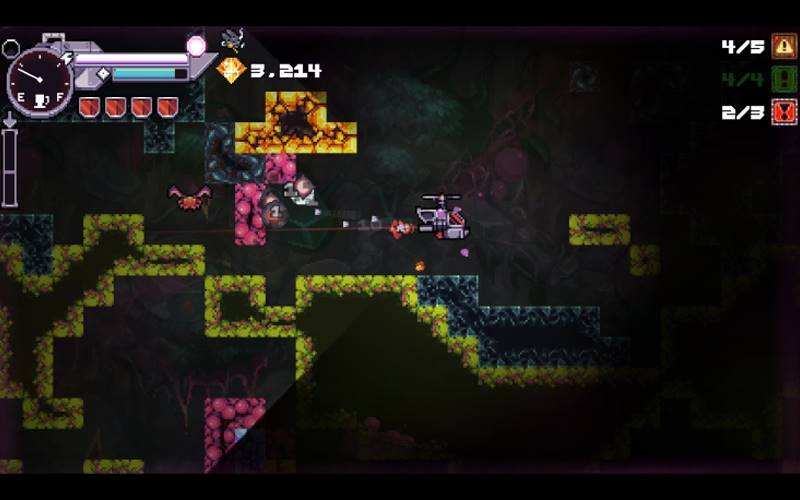Click the octagon indicator beside the fuel gauge
The width and height of the screenshot is (800, 500).
coord(11,47)
